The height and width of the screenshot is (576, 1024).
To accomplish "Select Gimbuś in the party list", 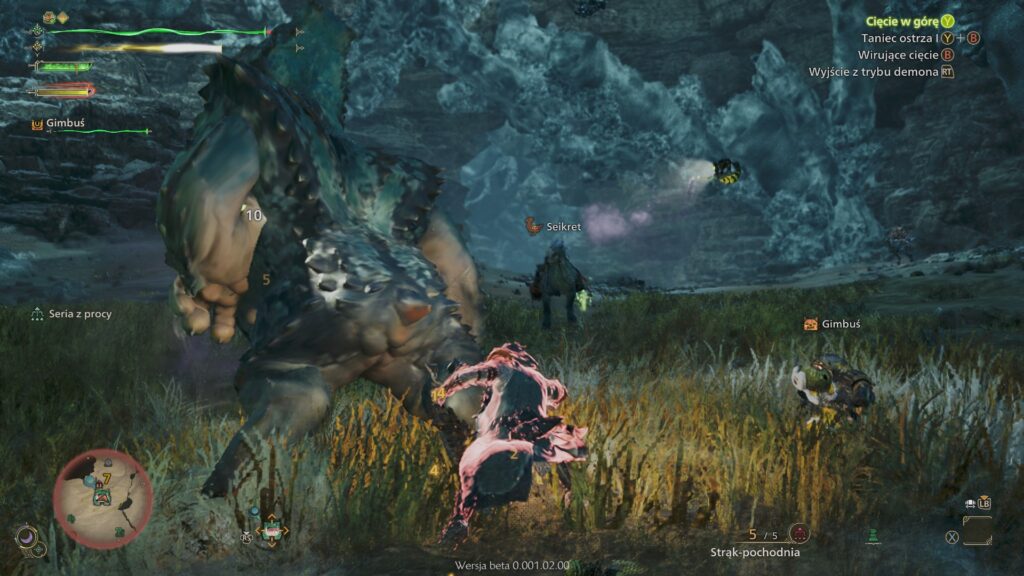I will [64, 124].
